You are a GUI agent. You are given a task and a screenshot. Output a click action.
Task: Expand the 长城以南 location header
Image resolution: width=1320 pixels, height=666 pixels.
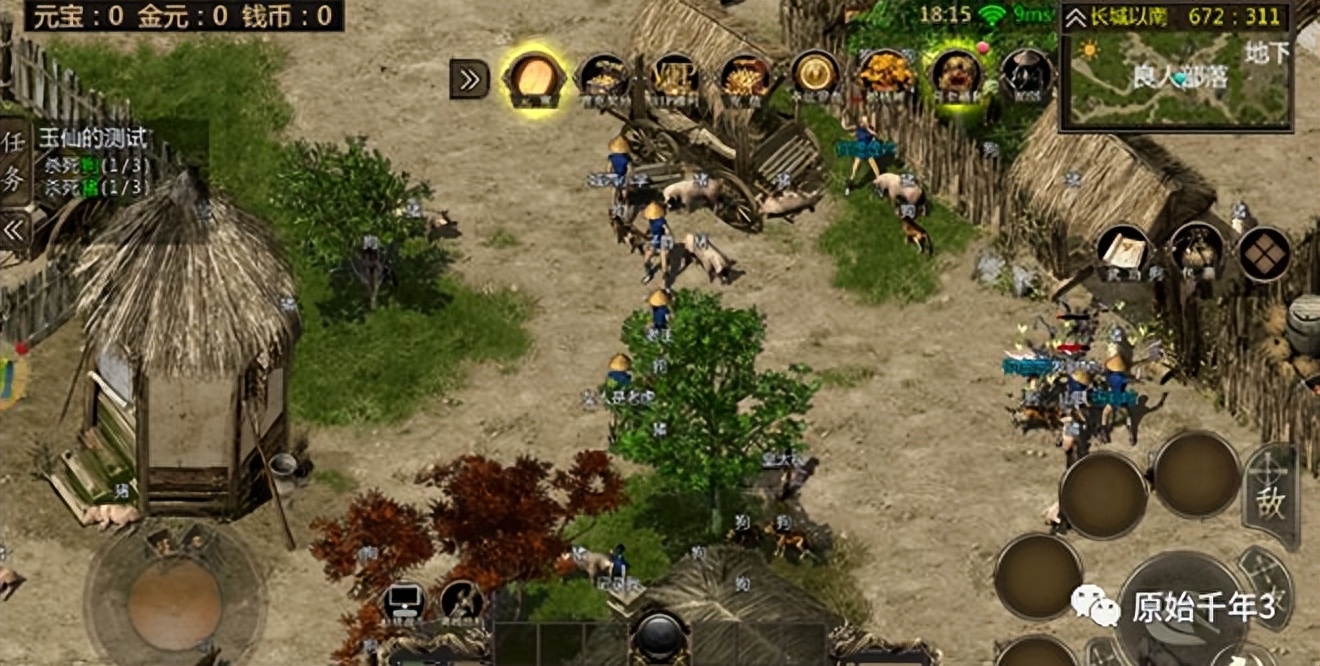coord(1076,17)
